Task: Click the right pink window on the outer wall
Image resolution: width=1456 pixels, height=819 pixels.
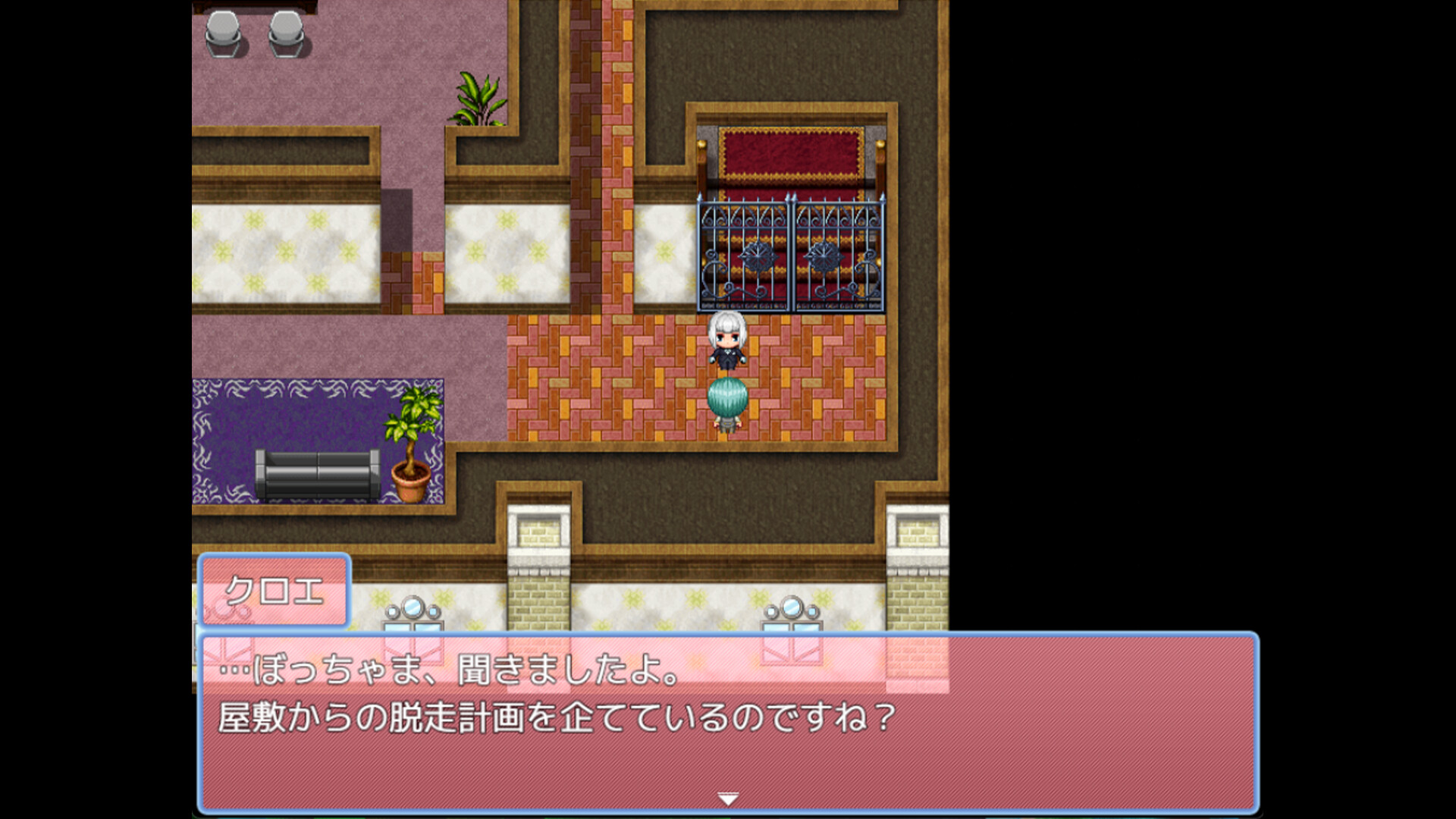Action: (x=792, y=629)
